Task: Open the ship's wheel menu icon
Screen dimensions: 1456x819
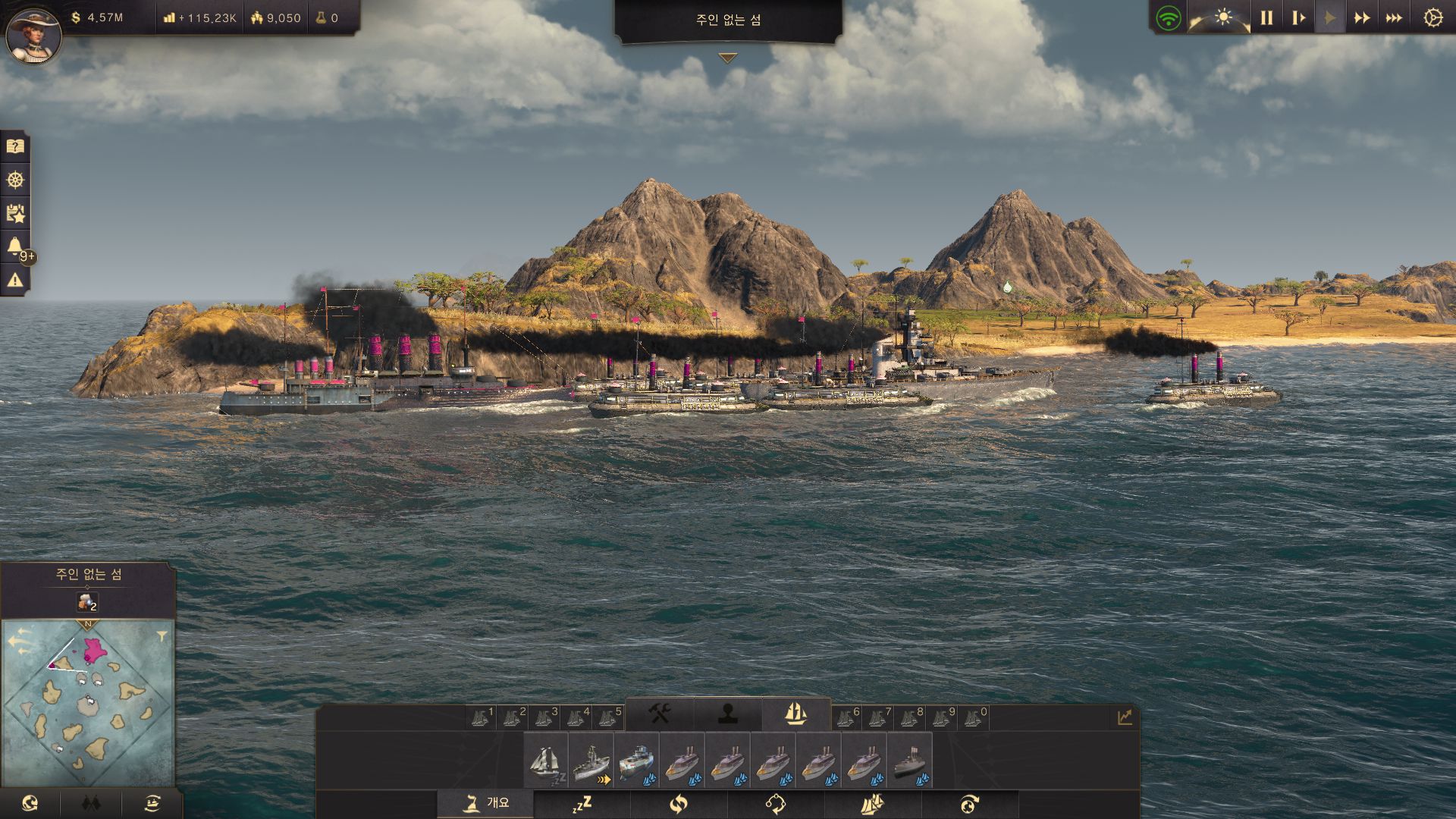Action: tap(15, 180)
